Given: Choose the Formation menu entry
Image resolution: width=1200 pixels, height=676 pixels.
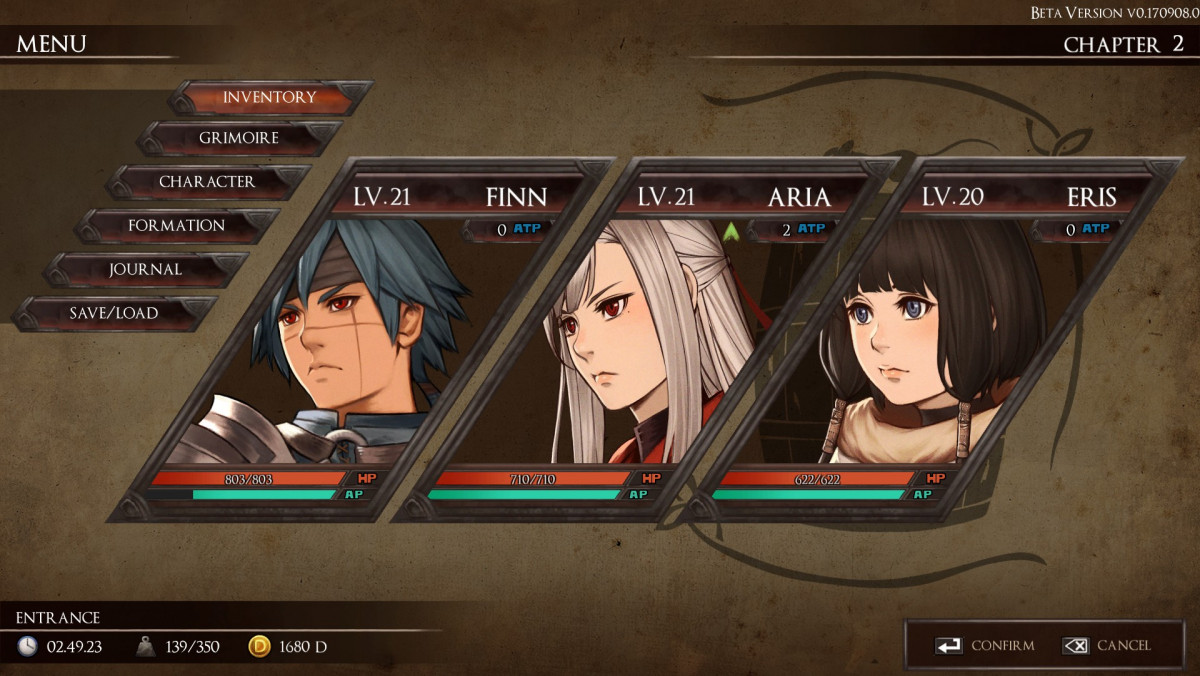Looking at the screenshot, I should tap(176, 226).
